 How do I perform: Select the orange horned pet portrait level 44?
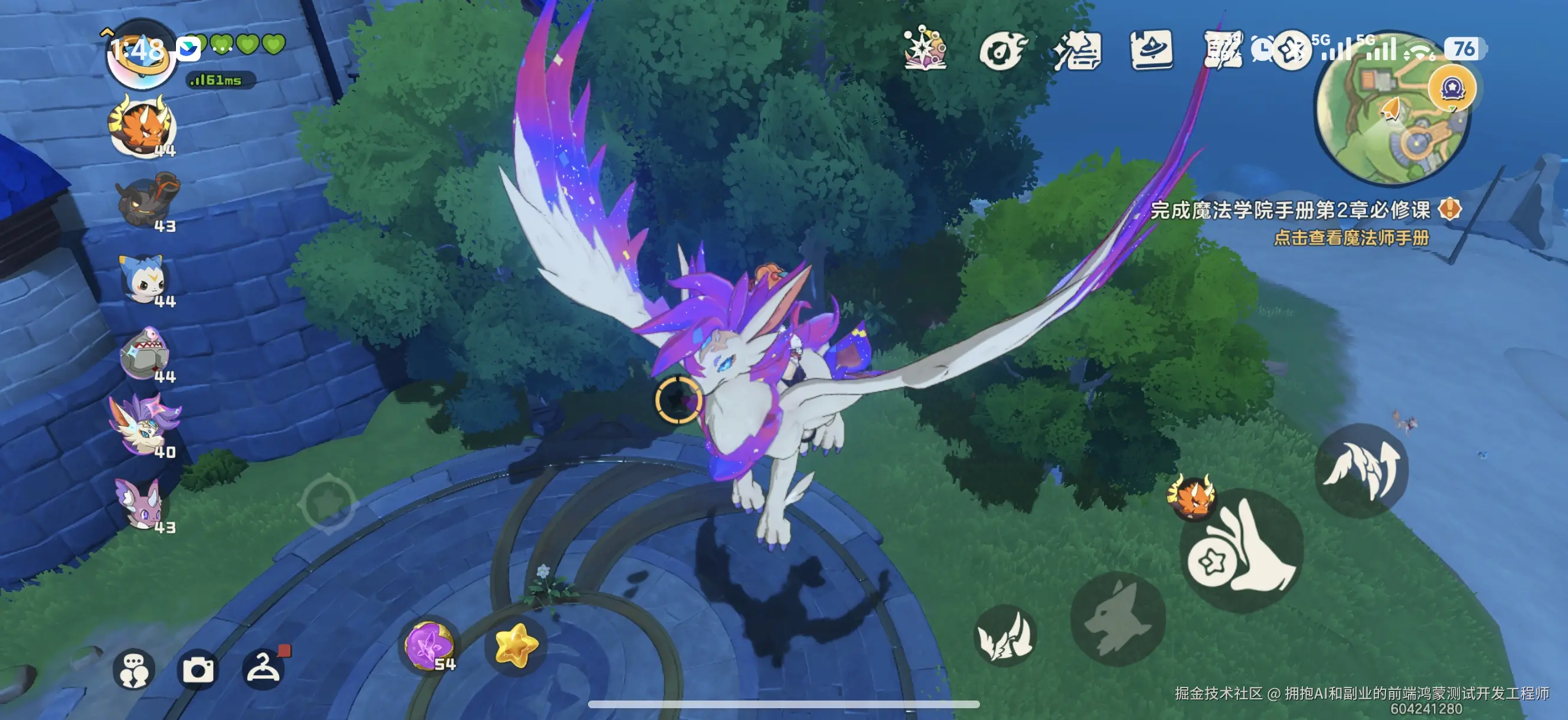143,128
